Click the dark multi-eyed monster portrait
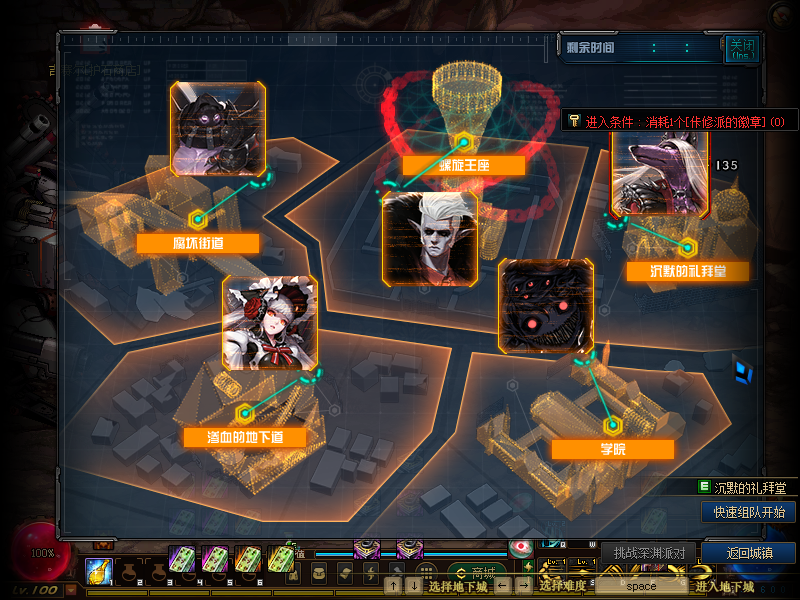The width and height of the screenshot is (800, 600). [545, 306]
